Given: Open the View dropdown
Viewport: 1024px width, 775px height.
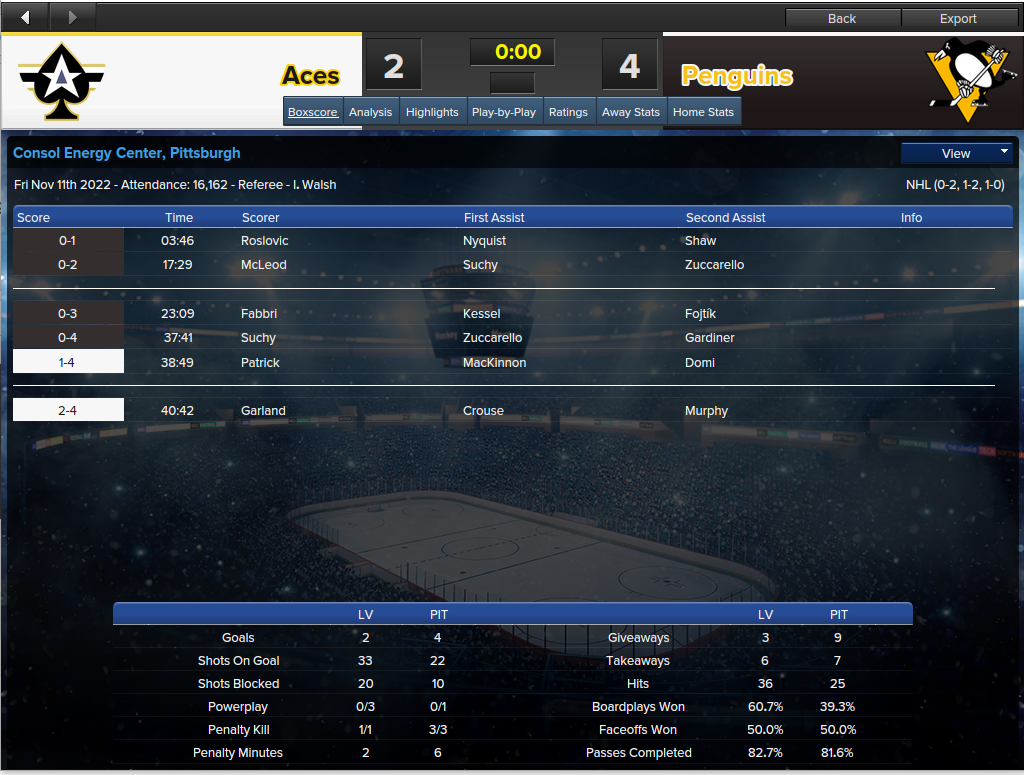Looking at the screenshot, I should [x=957, y=153].
